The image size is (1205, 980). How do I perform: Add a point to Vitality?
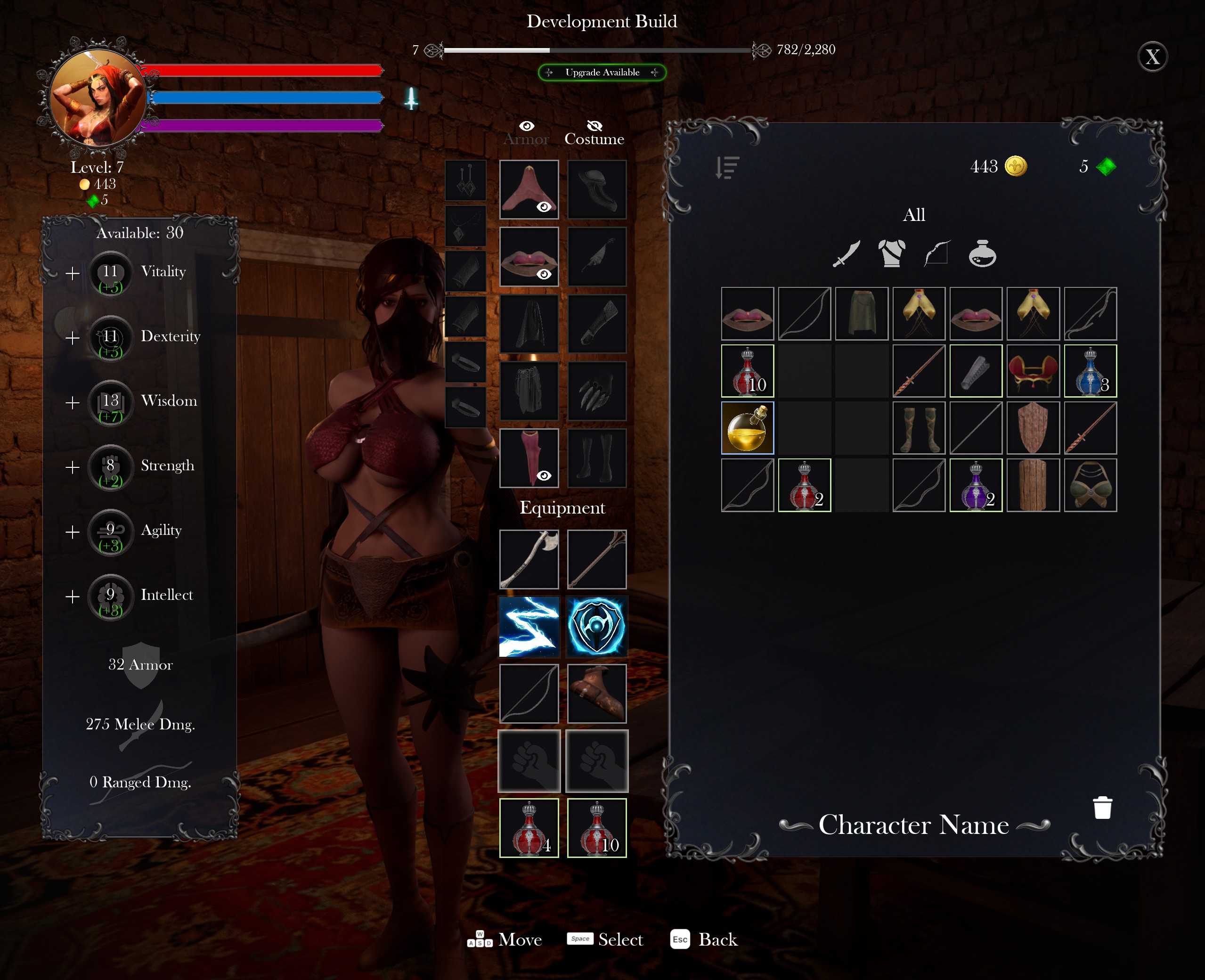pyautogui.click(x=72, y=274)
